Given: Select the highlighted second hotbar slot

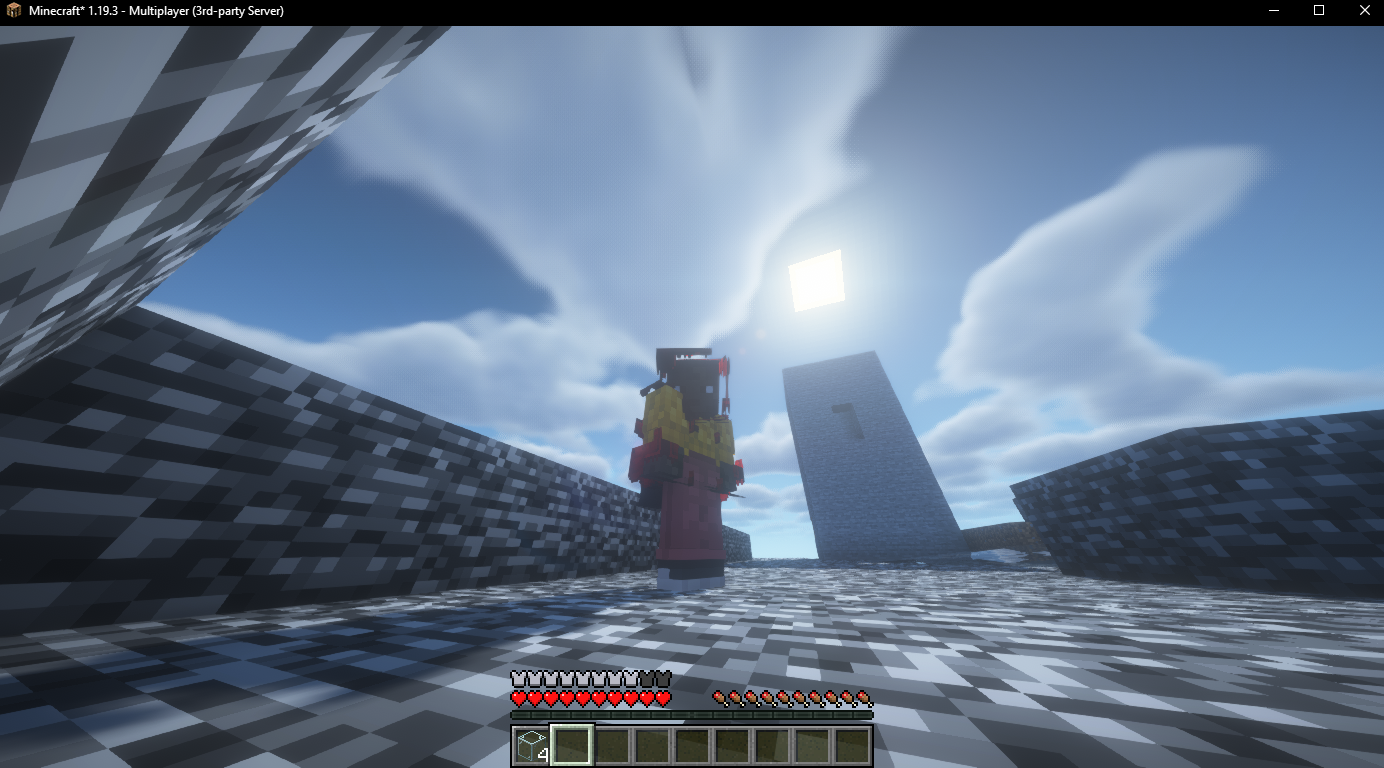Looking at the screenshot, I should tap(570, 746).
